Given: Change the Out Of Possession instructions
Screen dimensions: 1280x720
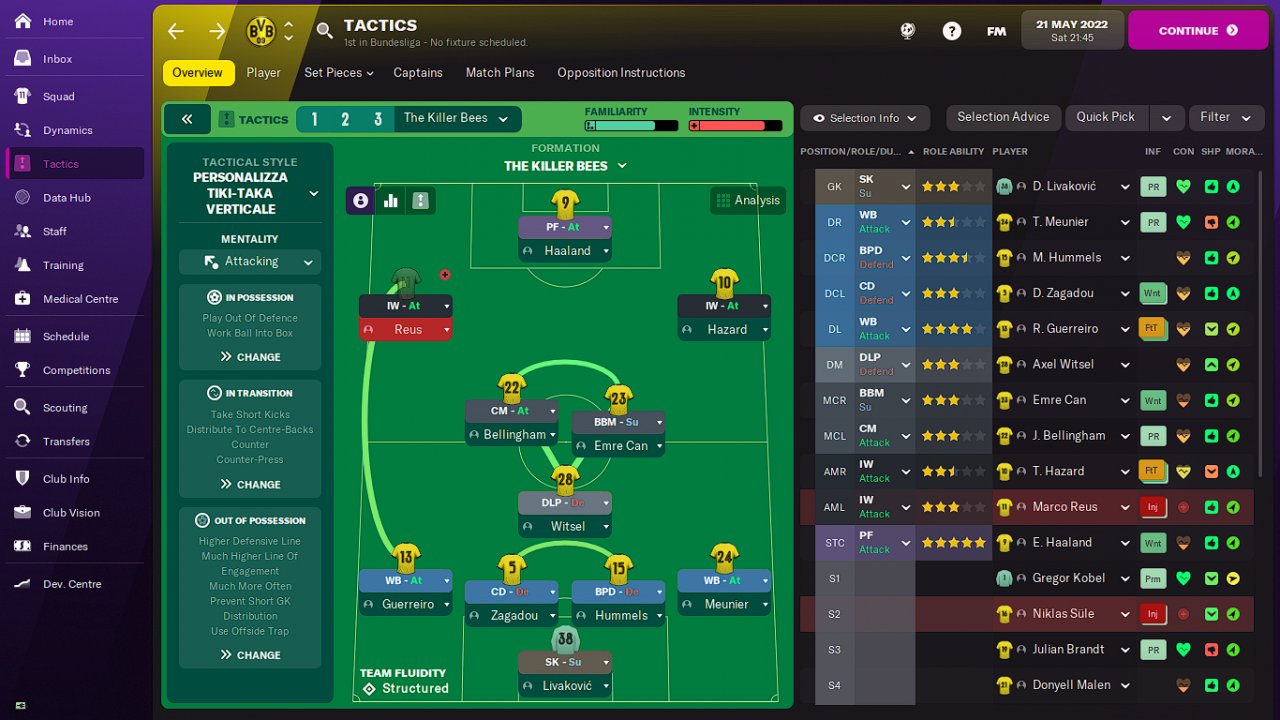Looking at the screenshot, I should [x=250, y=655].
